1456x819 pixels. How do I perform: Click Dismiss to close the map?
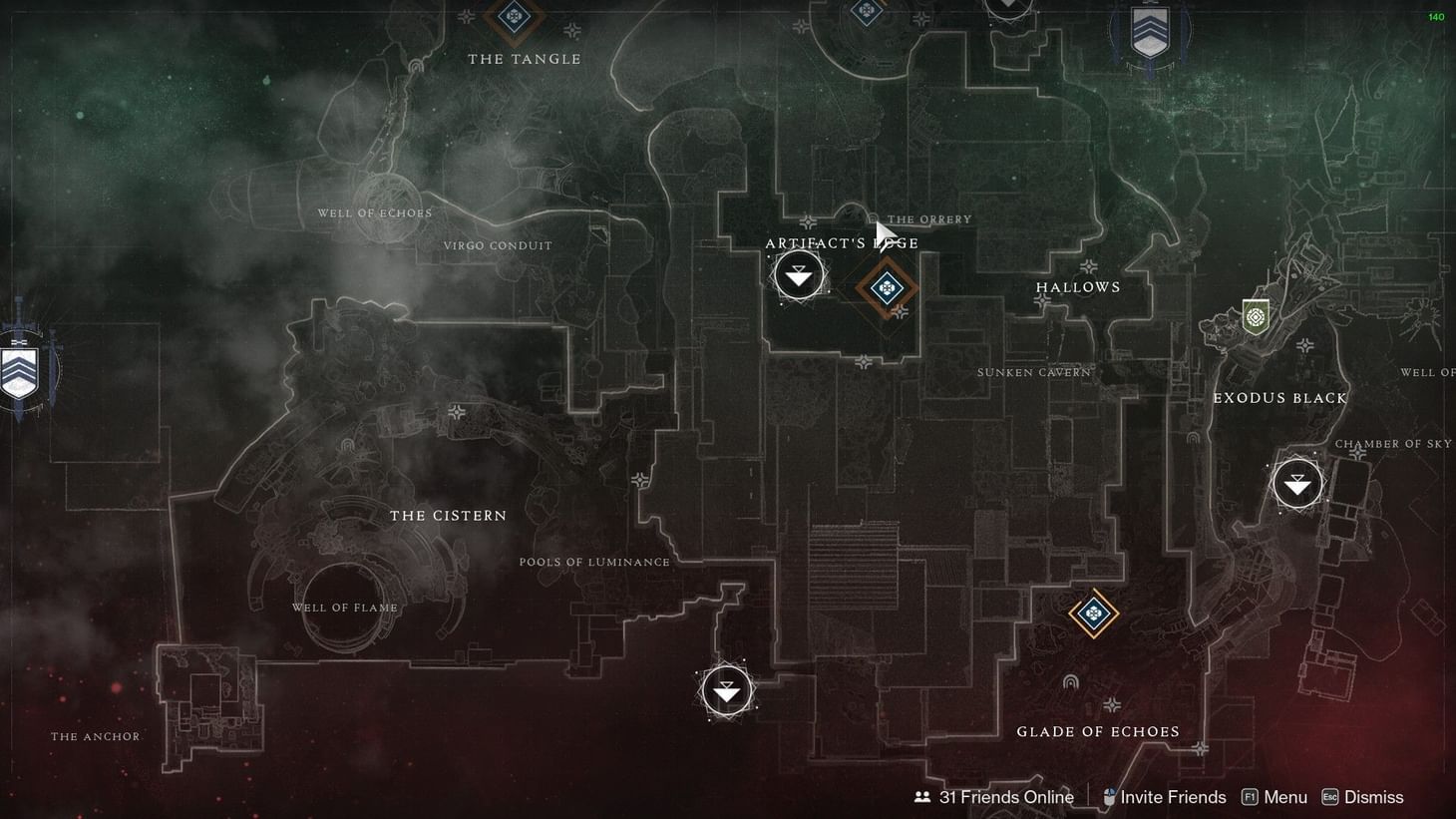[1374, 797]
